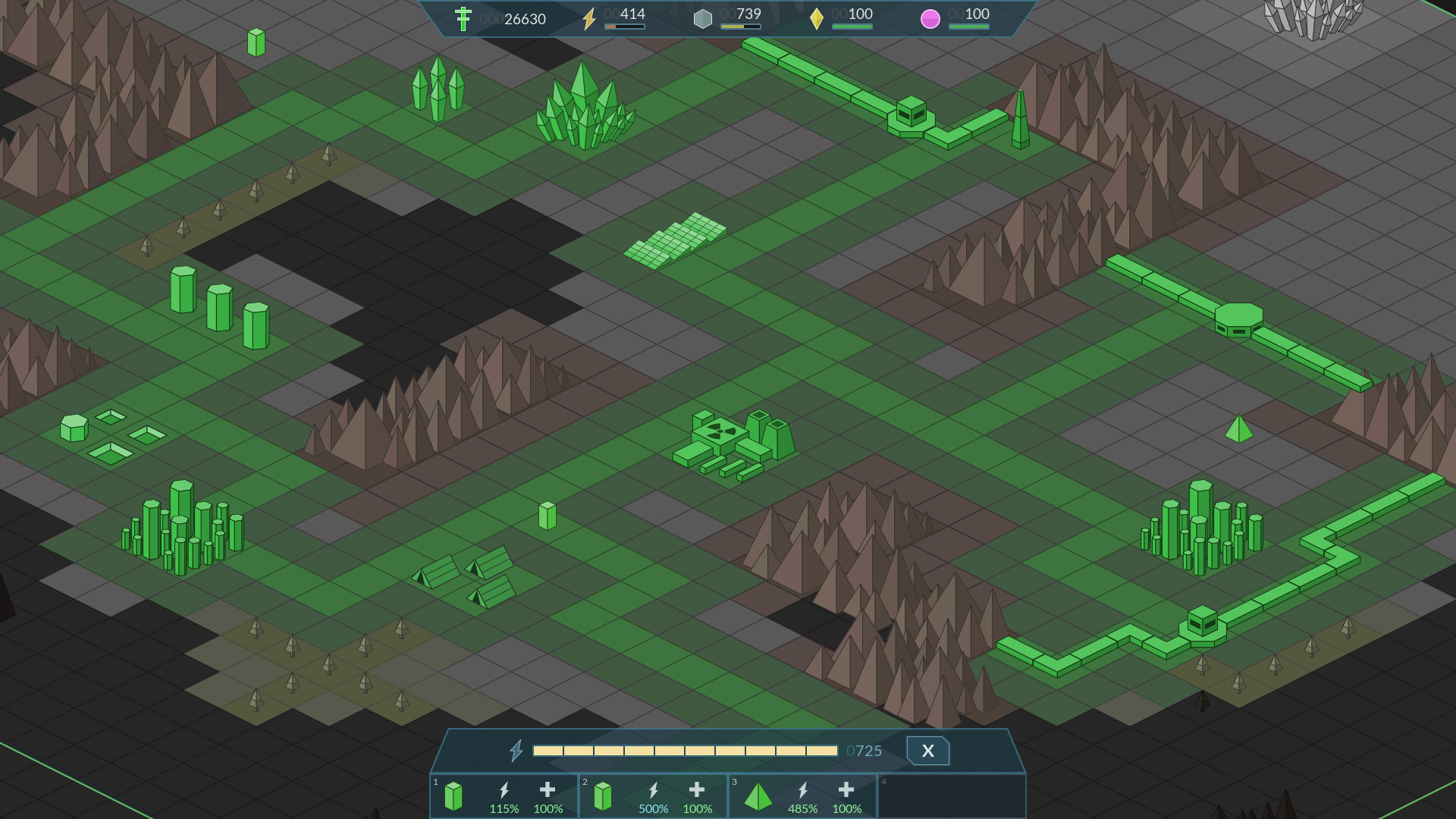Select the green pillar tower in slot 2
Image resolution: width=1456 pixels, height=819 pixels.
click(603, 796)
